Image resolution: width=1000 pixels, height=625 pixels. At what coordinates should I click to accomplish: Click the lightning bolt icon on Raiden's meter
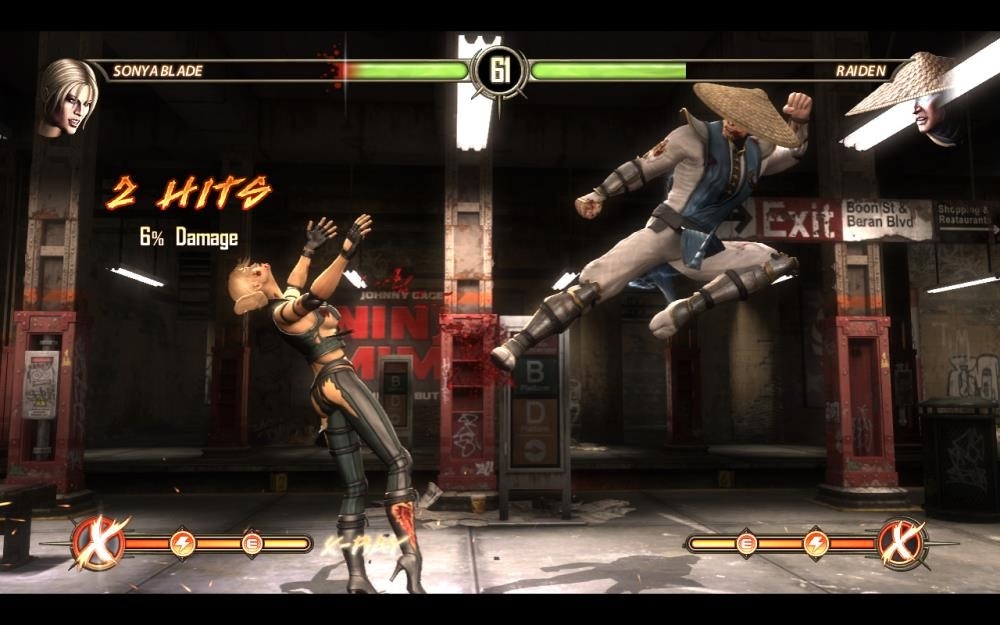point(817,543)
